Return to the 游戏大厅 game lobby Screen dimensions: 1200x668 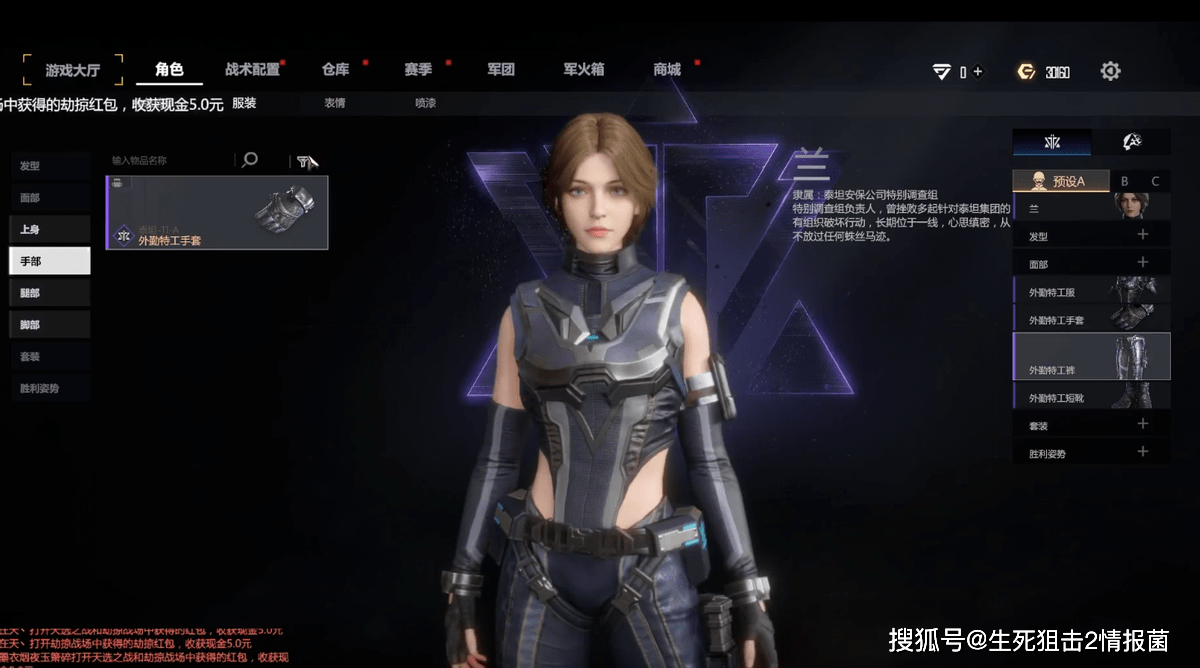[73, 71]
